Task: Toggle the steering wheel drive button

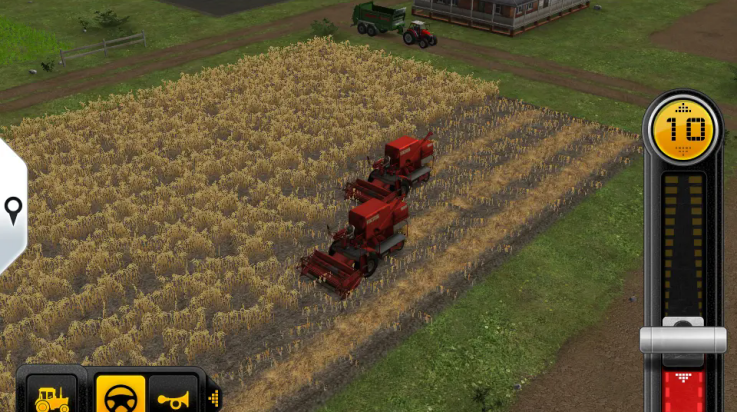Action: [120, 396]
